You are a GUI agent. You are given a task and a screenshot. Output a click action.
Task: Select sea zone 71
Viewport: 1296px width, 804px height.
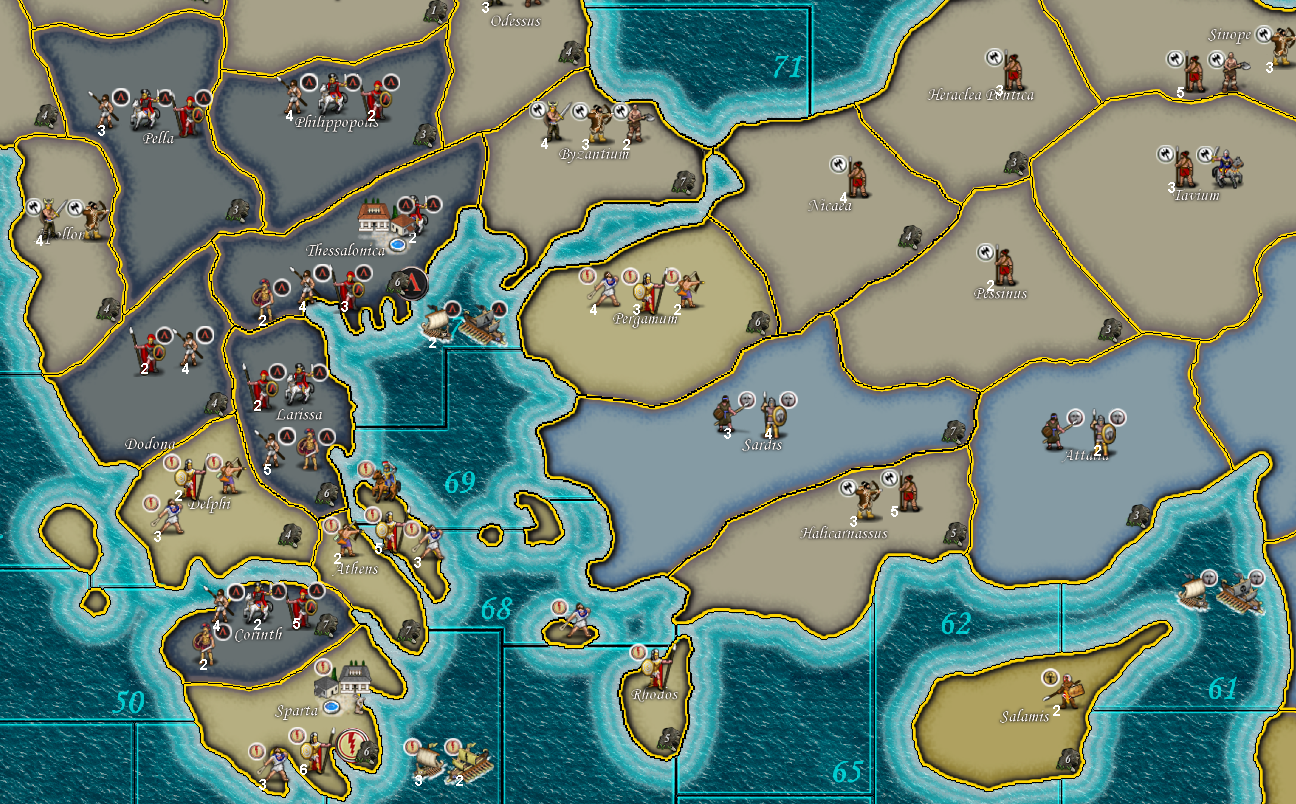[787, 68]
